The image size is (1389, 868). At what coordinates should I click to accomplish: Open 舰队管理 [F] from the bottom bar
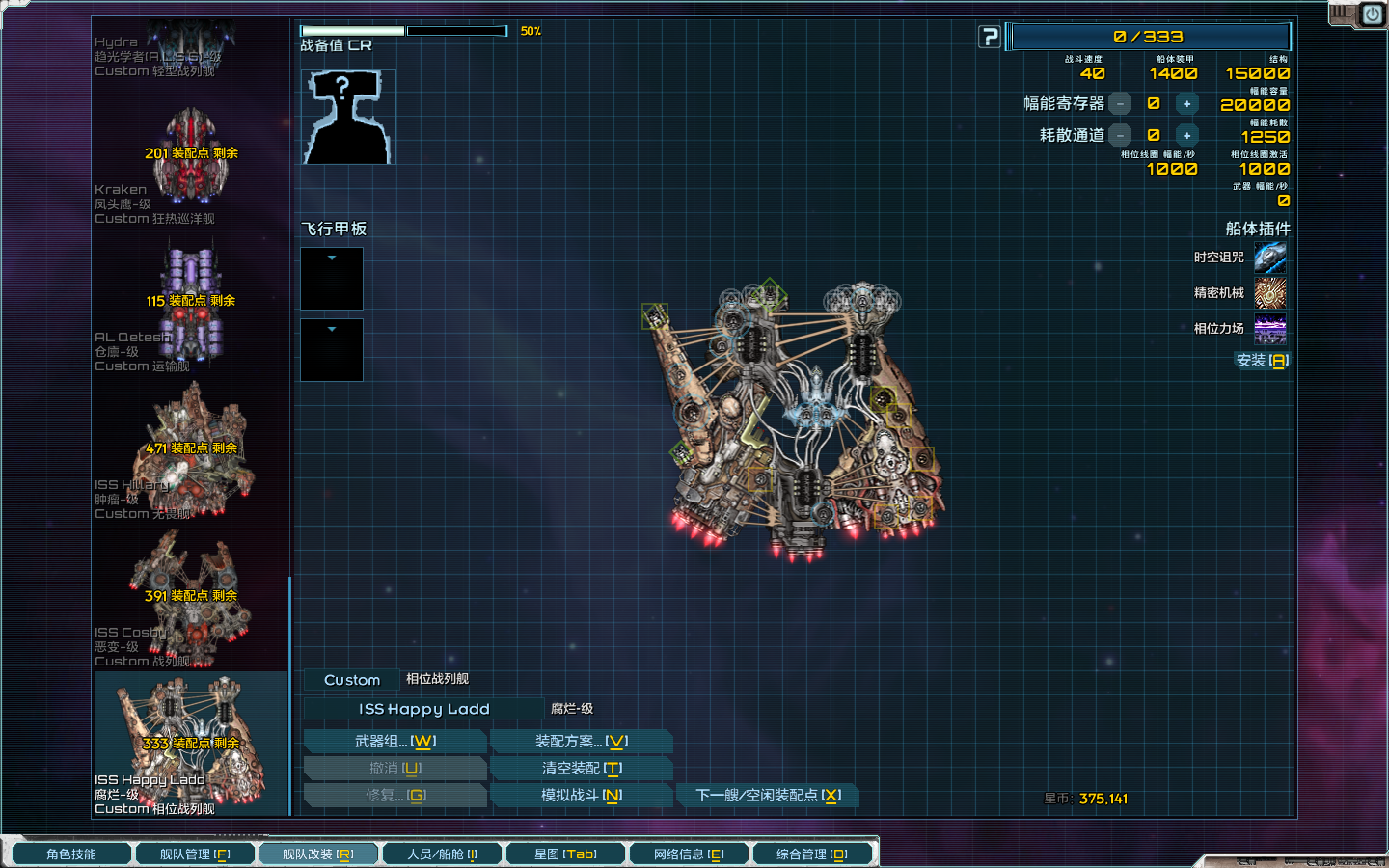tap(196, 853)
